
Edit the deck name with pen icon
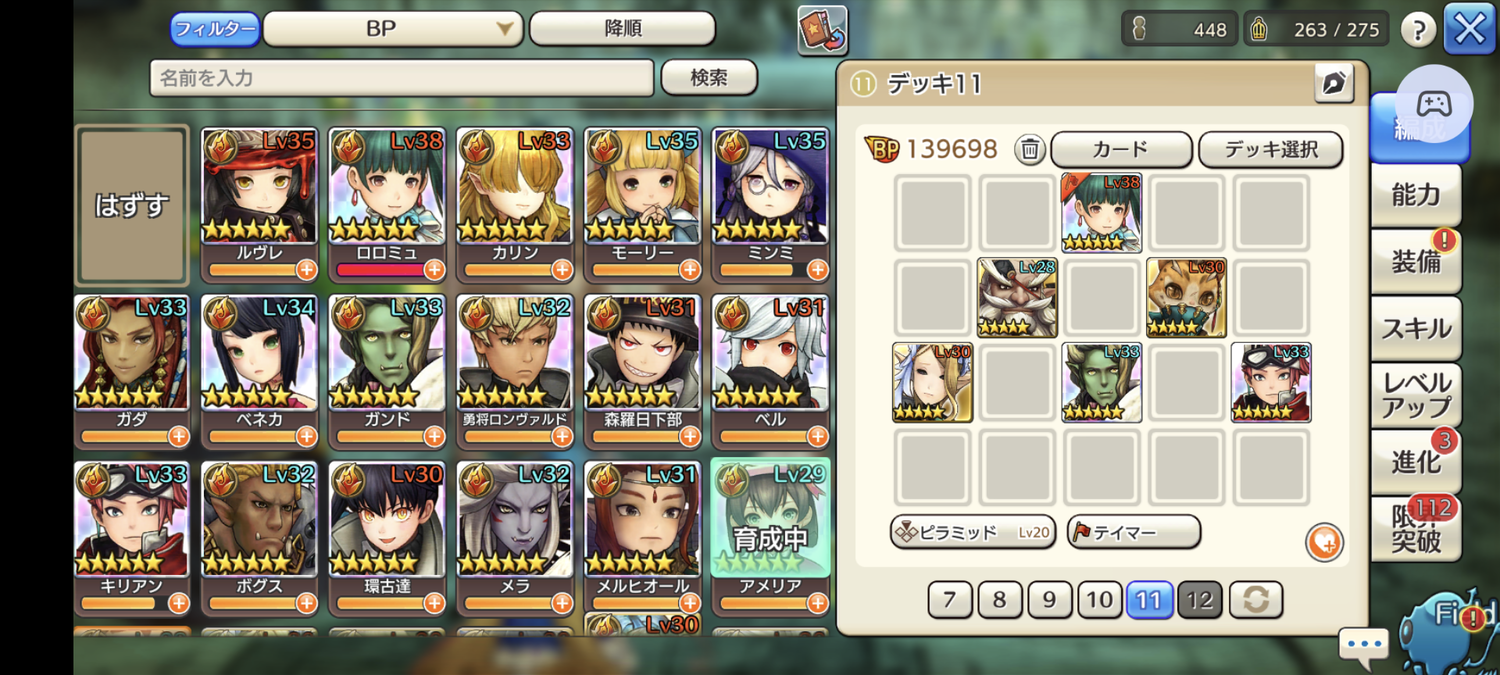(x=1333, y=84)
